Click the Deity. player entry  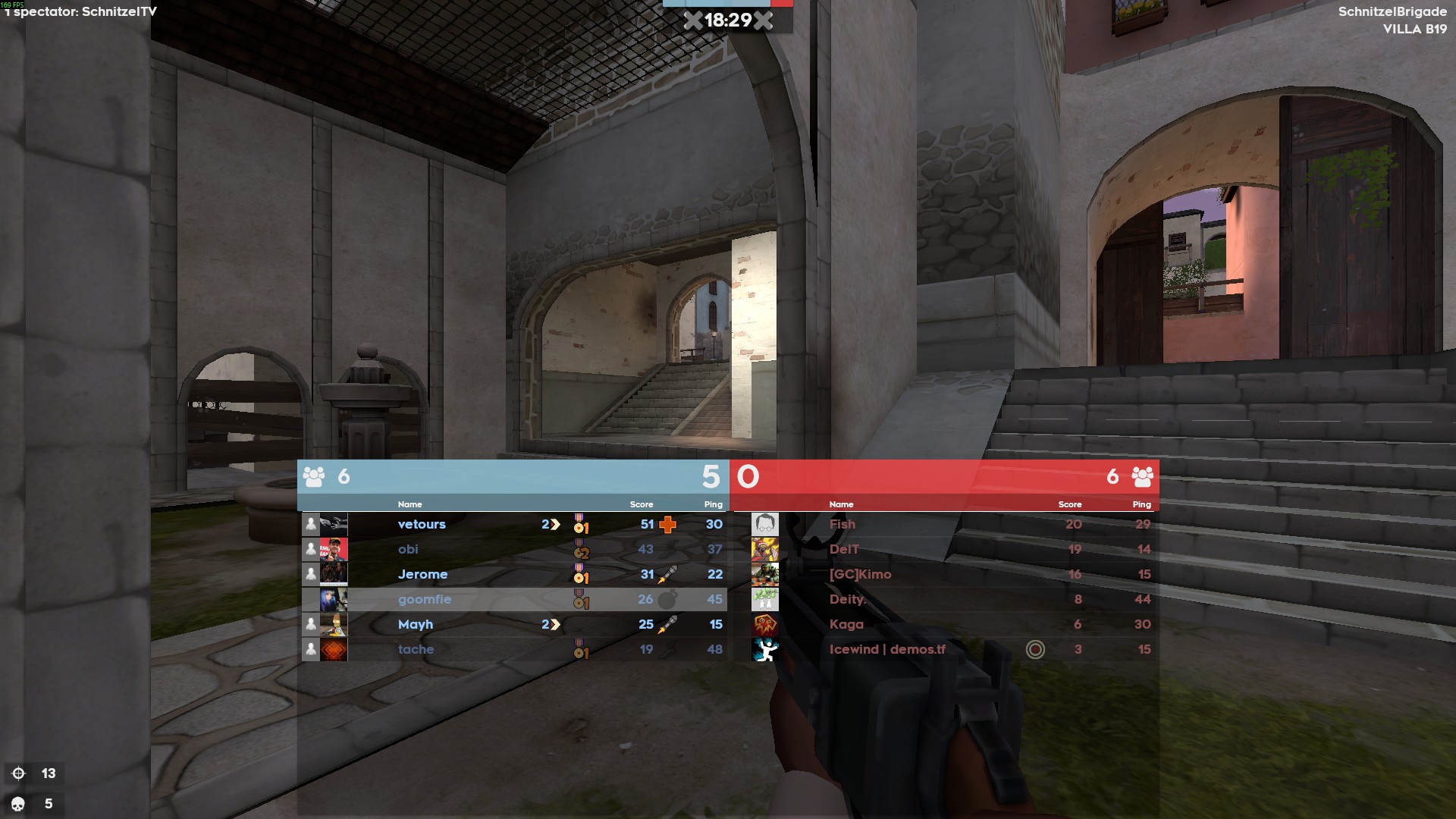(x=847, y=599)
